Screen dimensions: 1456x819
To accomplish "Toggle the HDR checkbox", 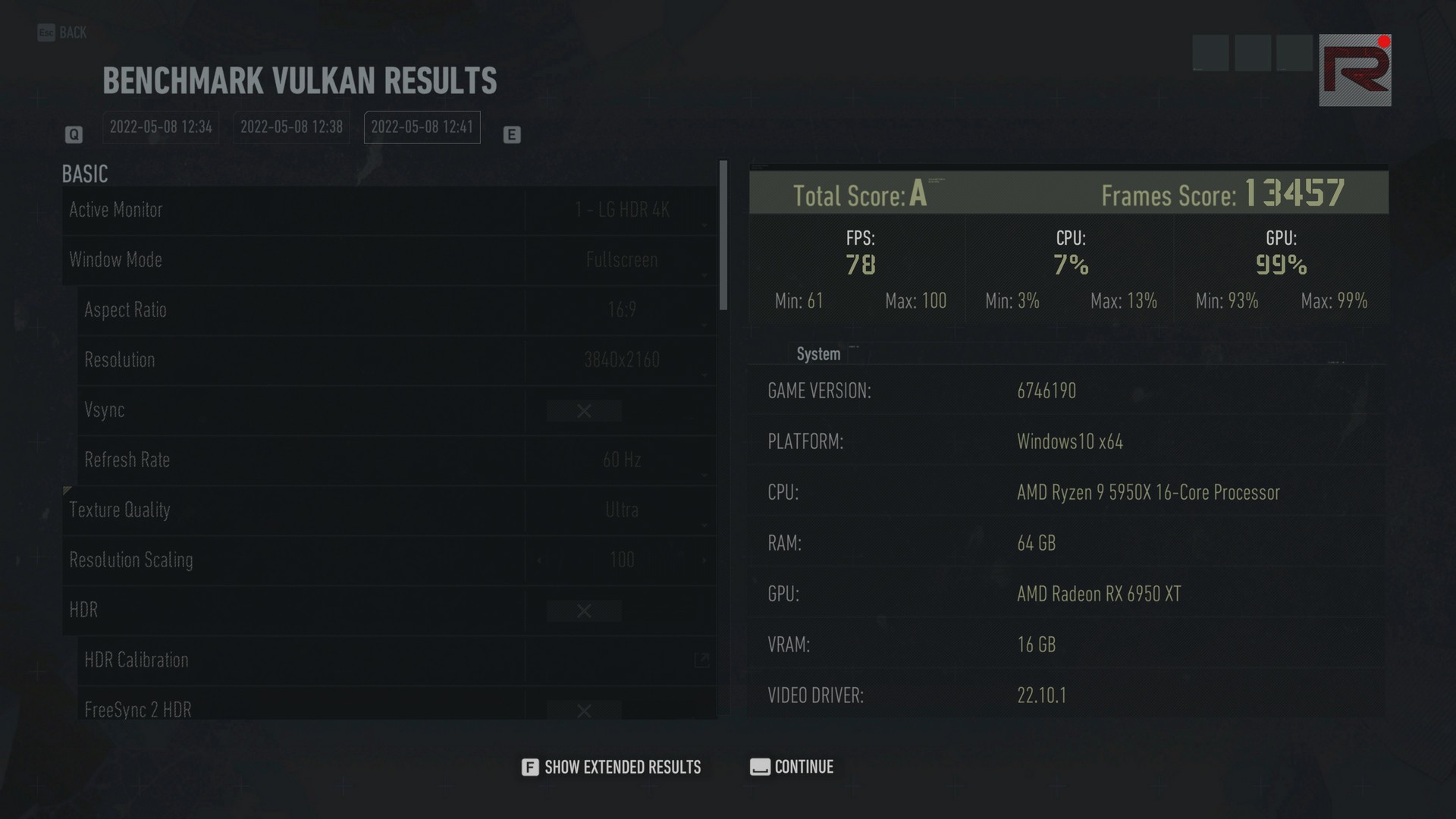I will click(584, 611).
